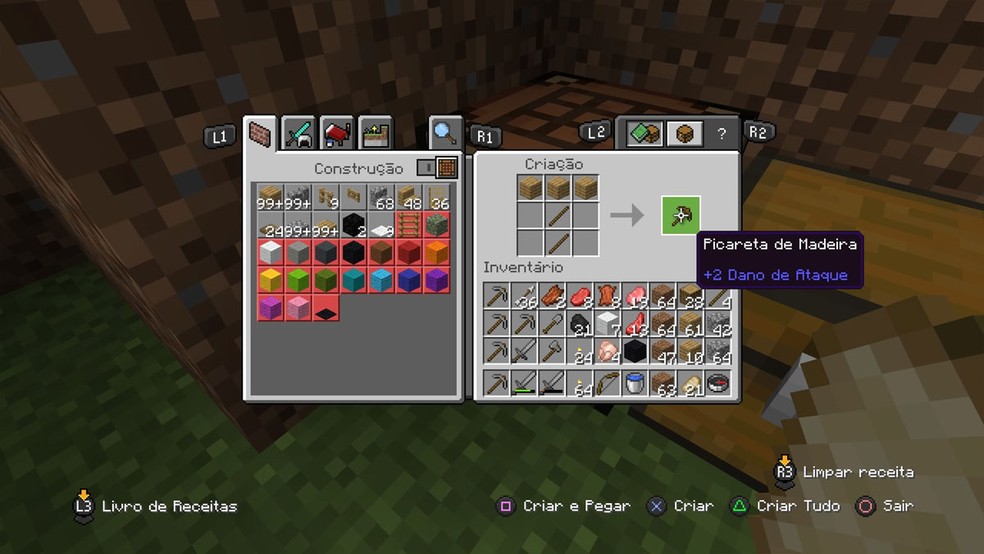Switch to the nature tab with grass block

tap(376, 133)
